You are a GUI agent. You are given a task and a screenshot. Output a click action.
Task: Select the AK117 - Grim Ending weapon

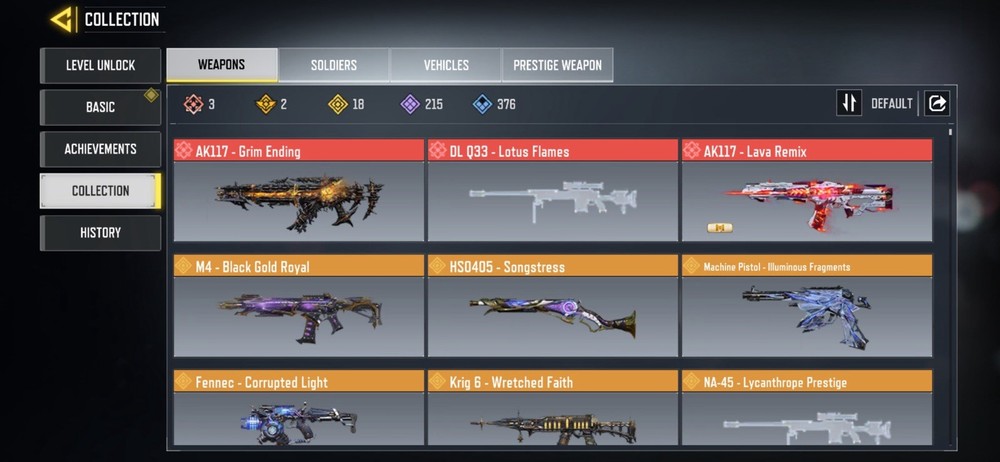[x=298, y=192]
